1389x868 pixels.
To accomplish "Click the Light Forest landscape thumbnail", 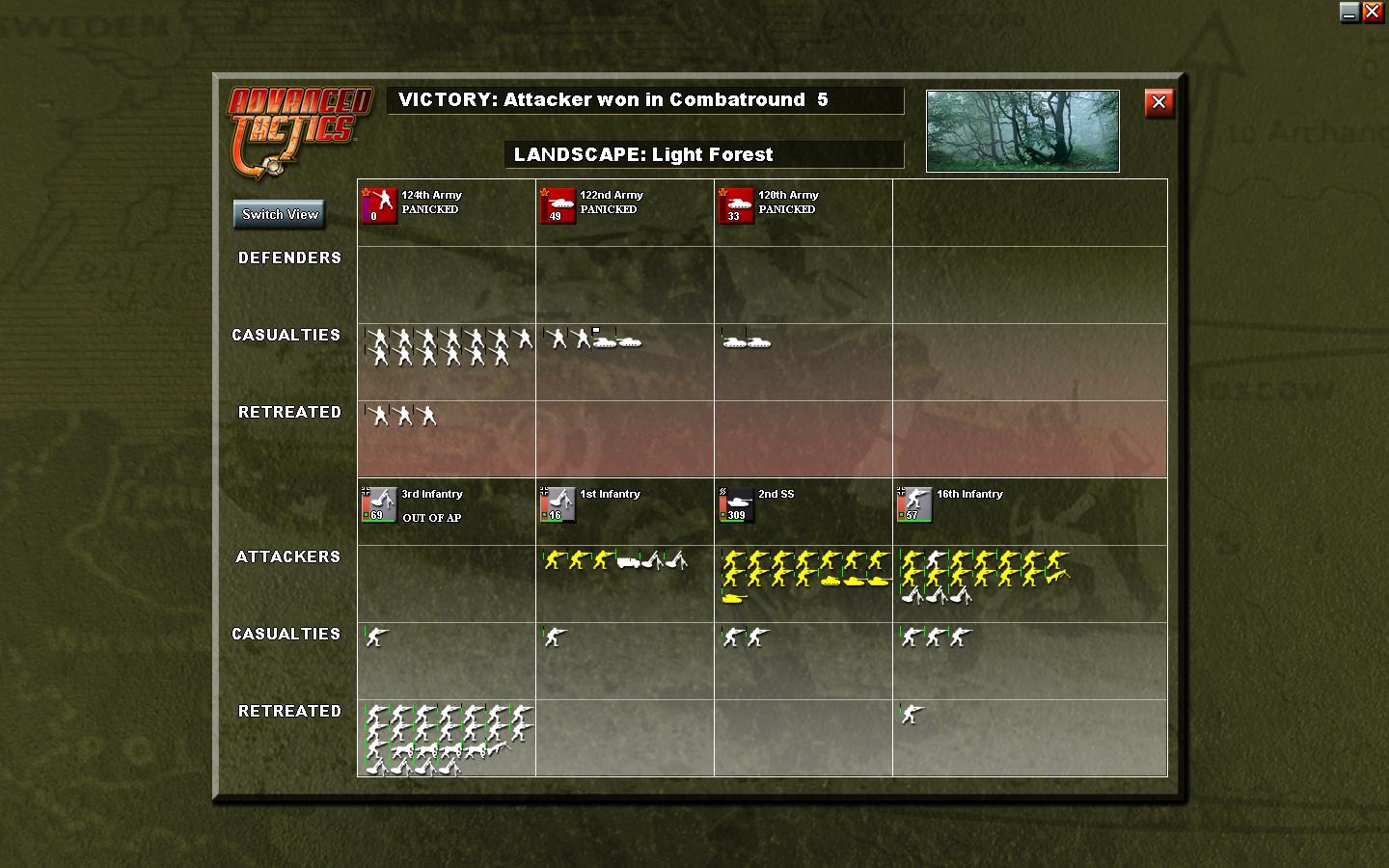I will tap(1021, 130).
